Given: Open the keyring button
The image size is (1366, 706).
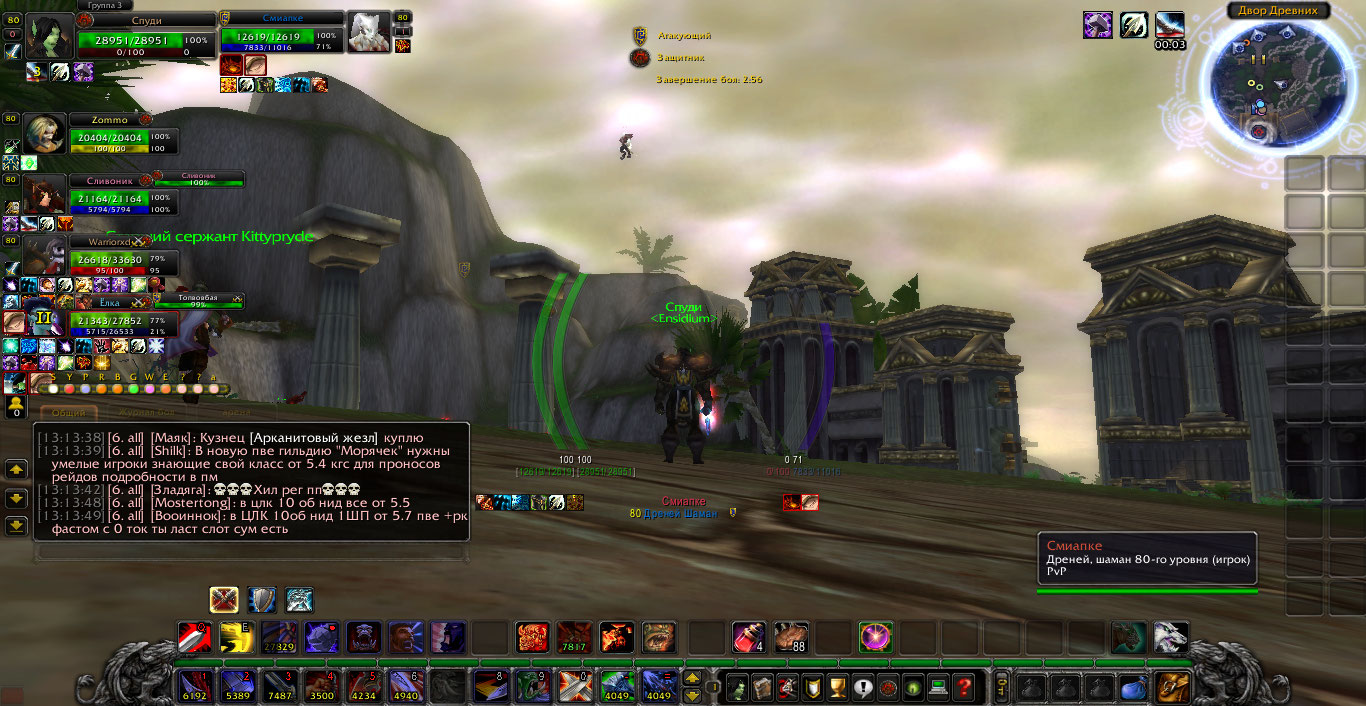Looking at the screenshot, I should coord(1002,686).
